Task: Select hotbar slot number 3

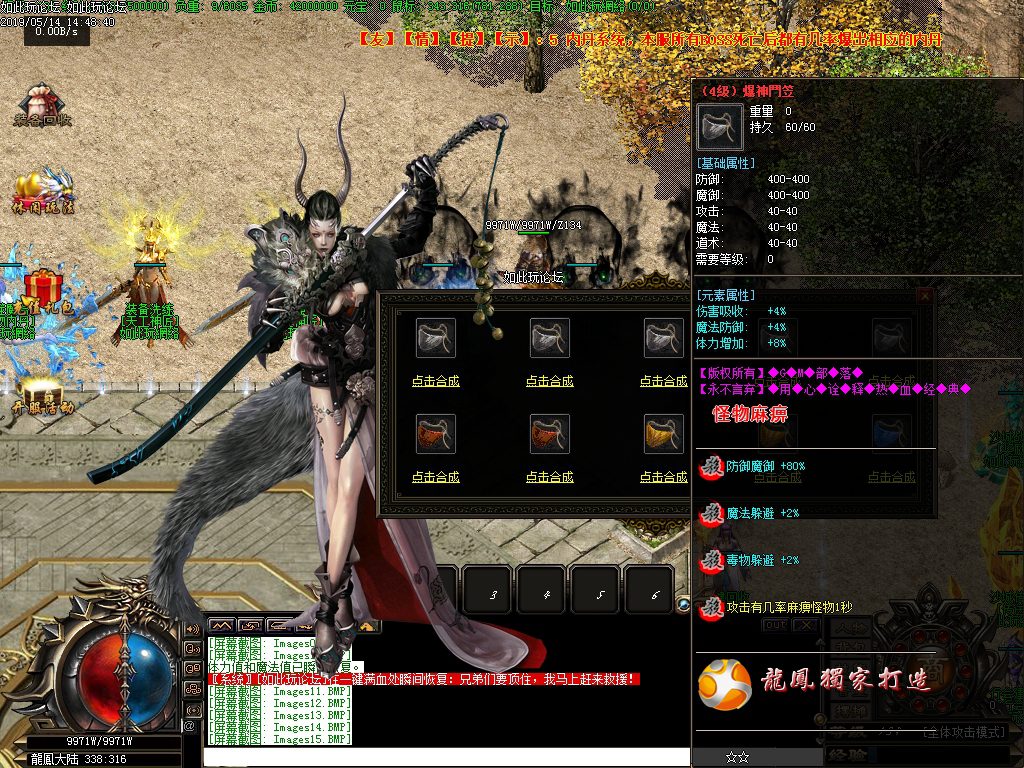Action: tap(493, 594)
